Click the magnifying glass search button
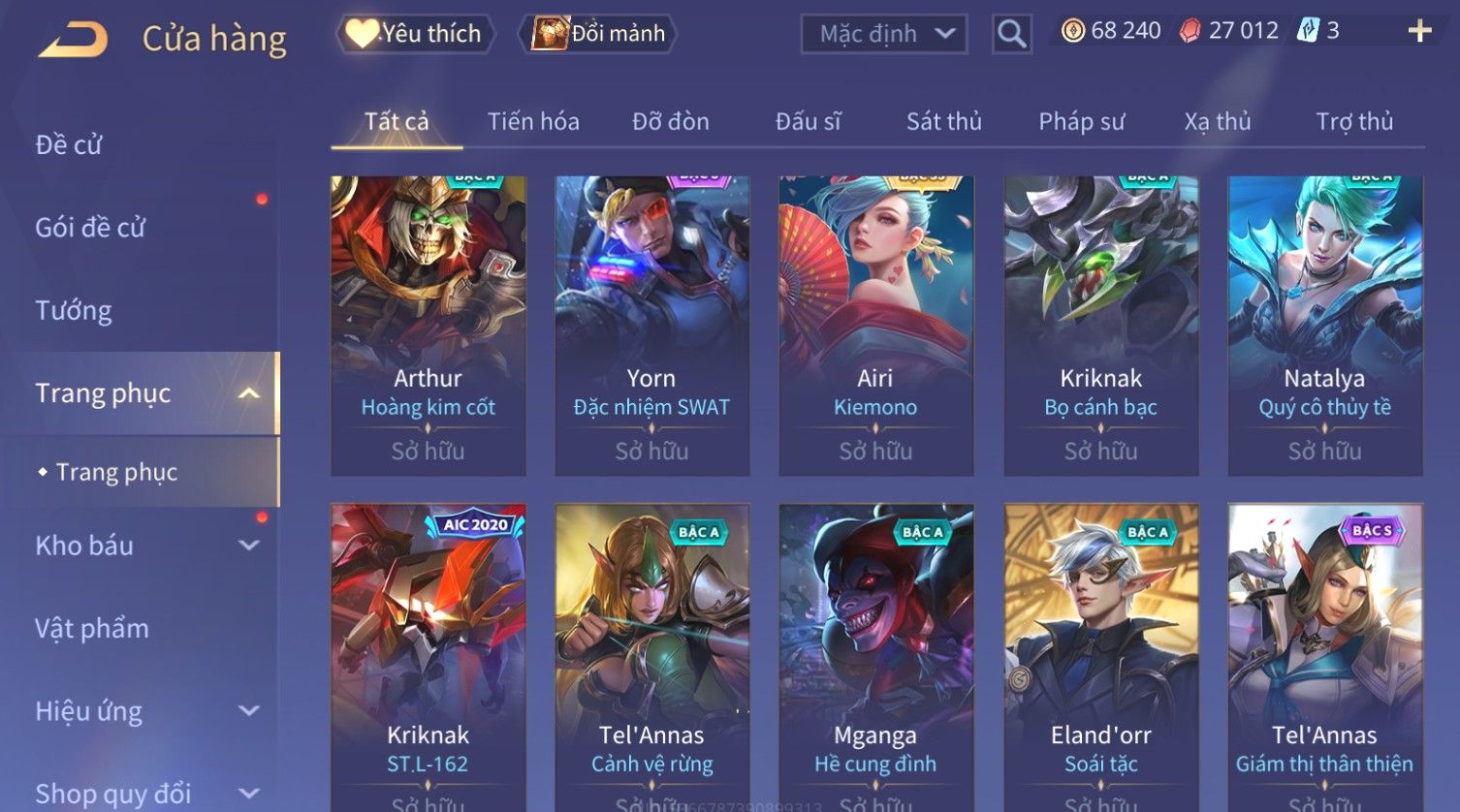Screen dimensions: 1460x812 pyautogui.click(x=1011, y=35)
